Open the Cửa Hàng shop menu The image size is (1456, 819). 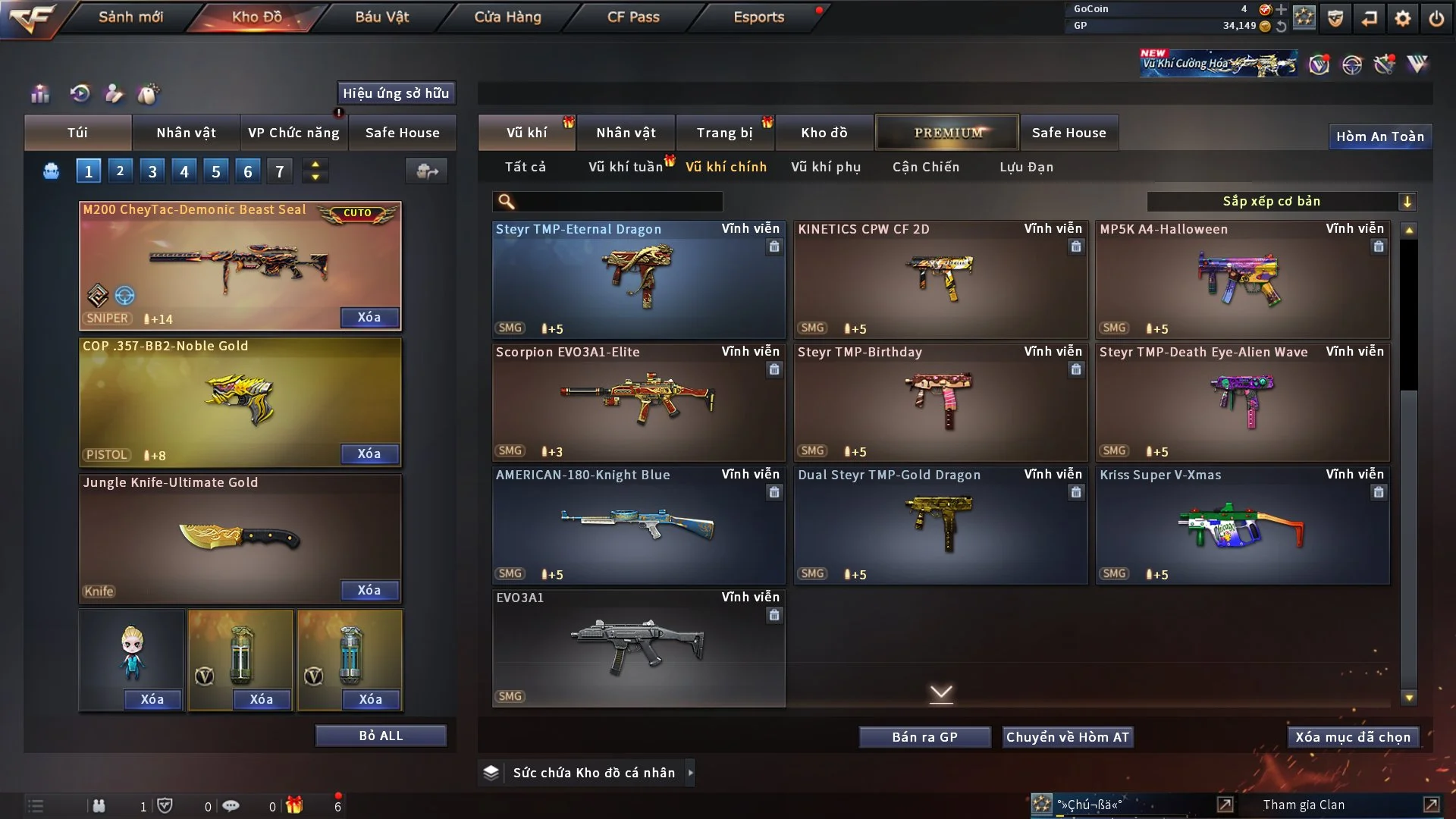(507, 17)
